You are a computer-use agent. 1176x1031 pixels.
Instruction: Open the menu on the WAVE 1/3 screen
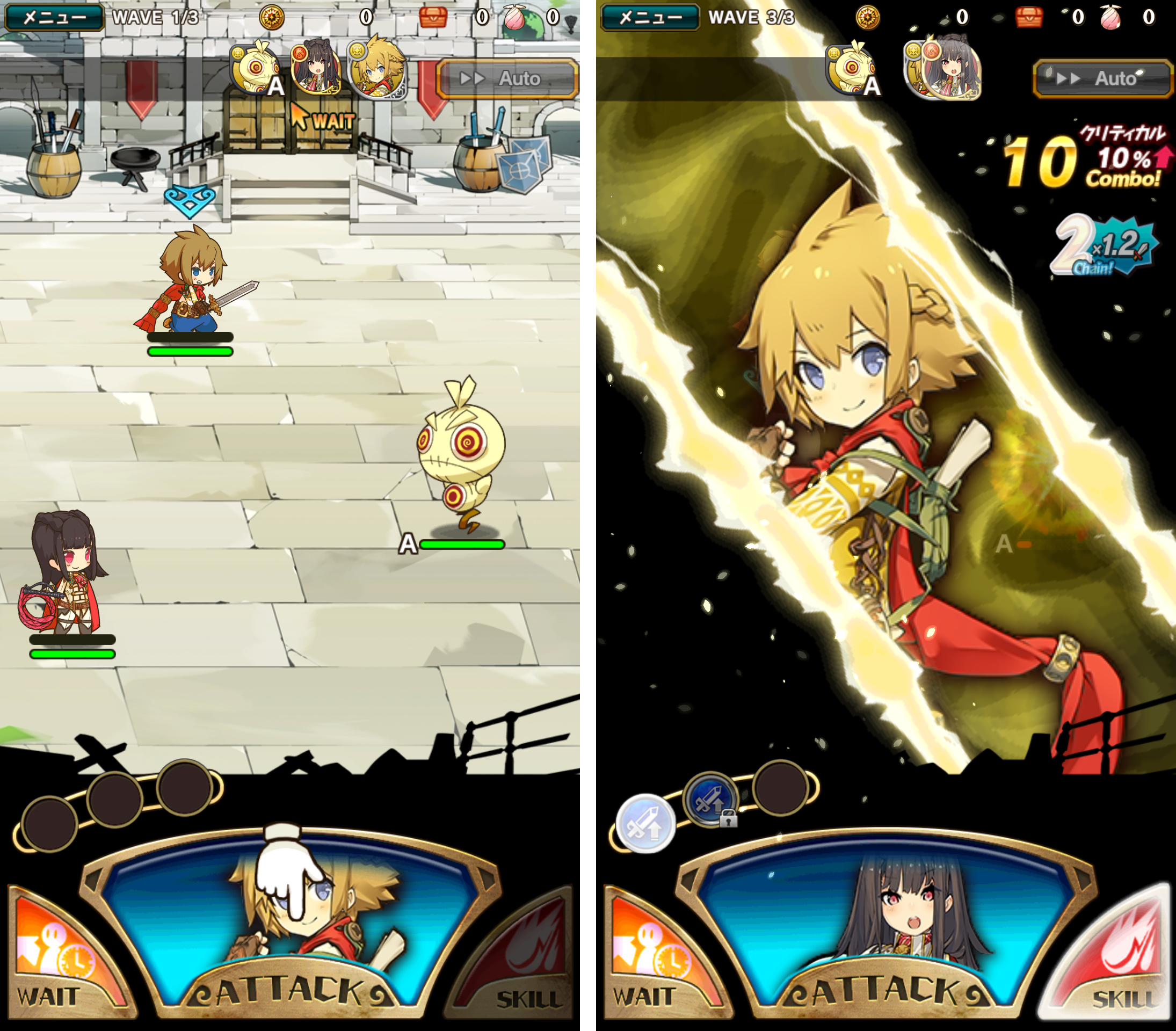[x=54, y=17]
